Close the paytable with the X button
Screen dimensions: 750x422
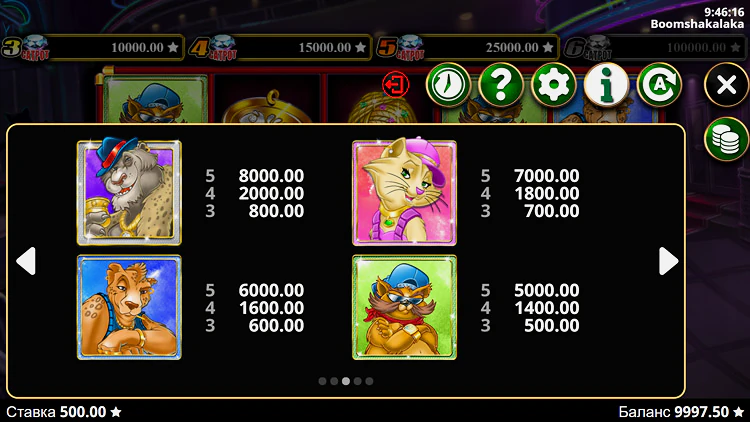[x=726, y=86]
